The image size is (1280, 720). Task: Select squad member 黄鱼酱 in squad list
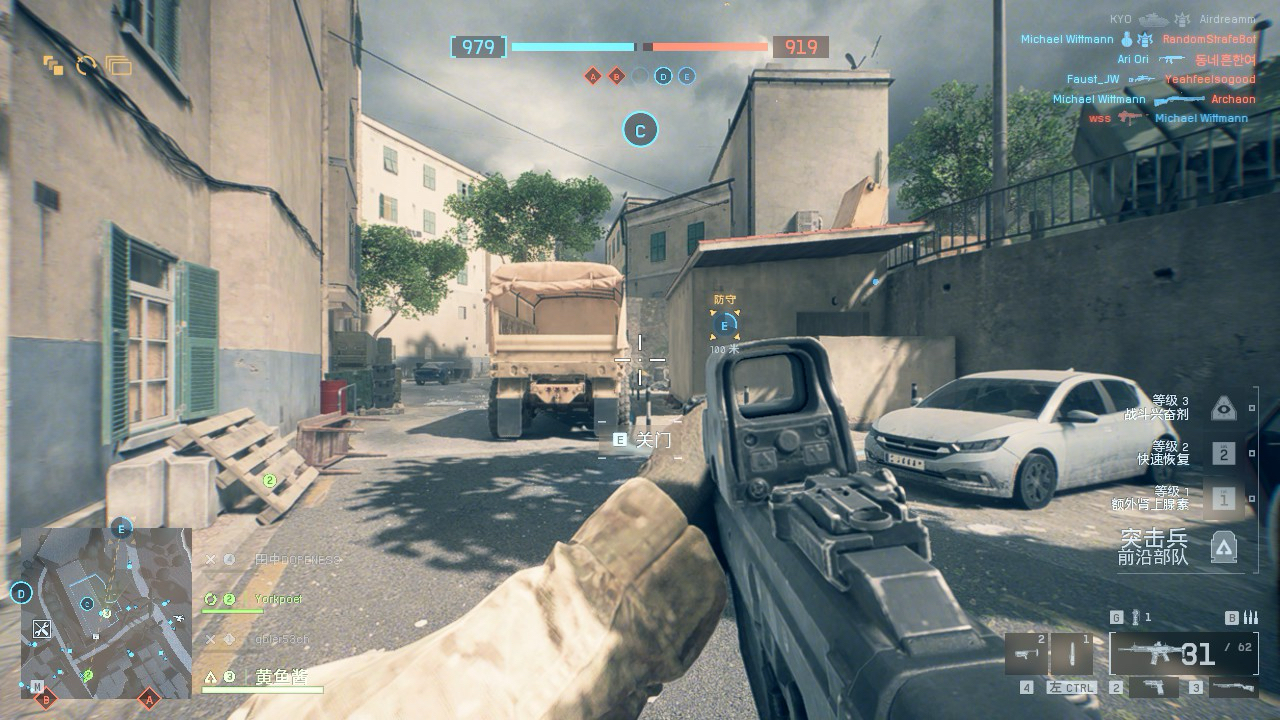279,677
